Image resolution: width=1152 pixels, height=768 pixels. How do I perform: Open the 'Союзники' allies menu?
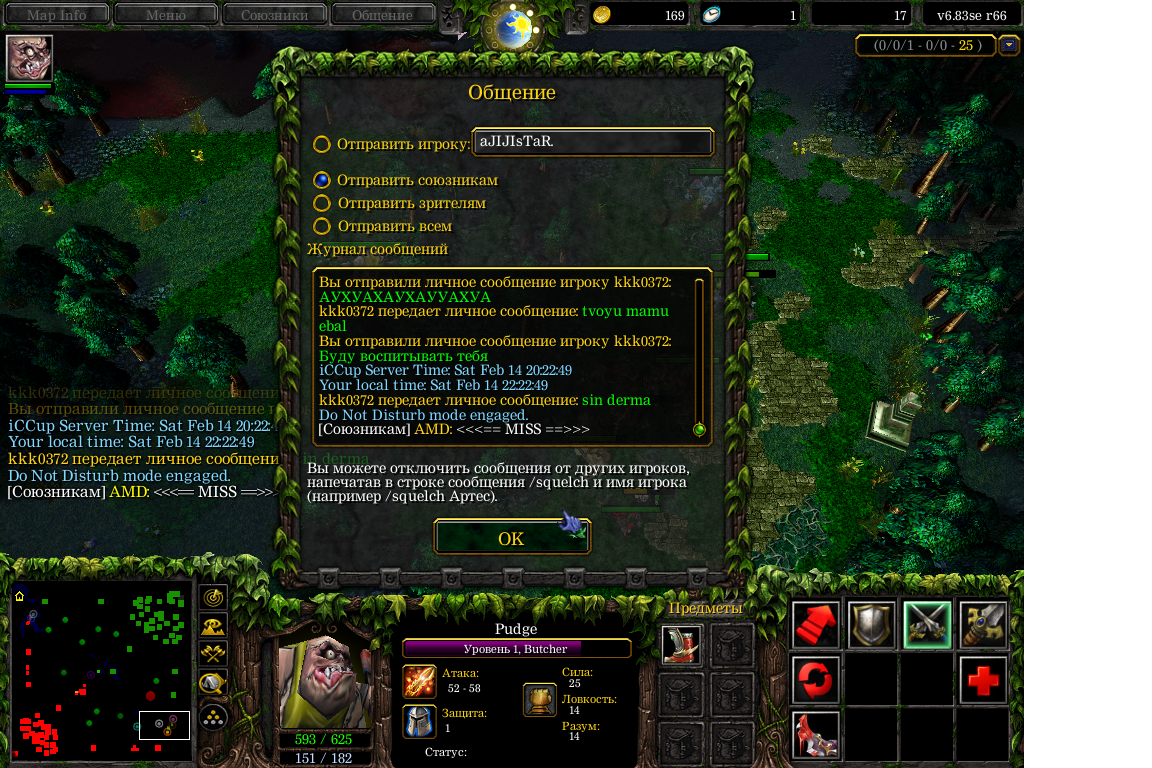[274, 15]
